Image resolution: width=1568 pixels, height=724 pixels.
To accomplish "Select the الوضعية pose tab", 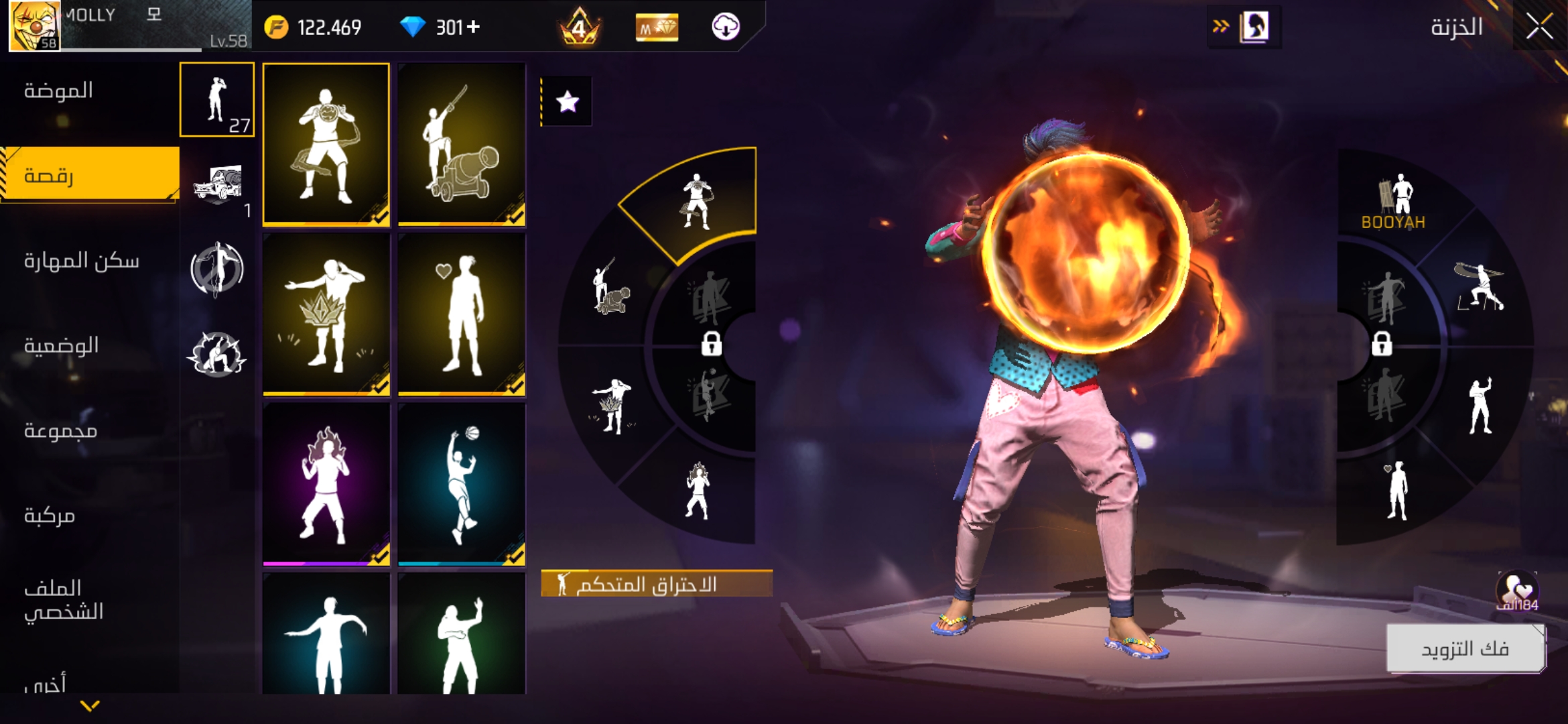I will (x=62, y=346).
